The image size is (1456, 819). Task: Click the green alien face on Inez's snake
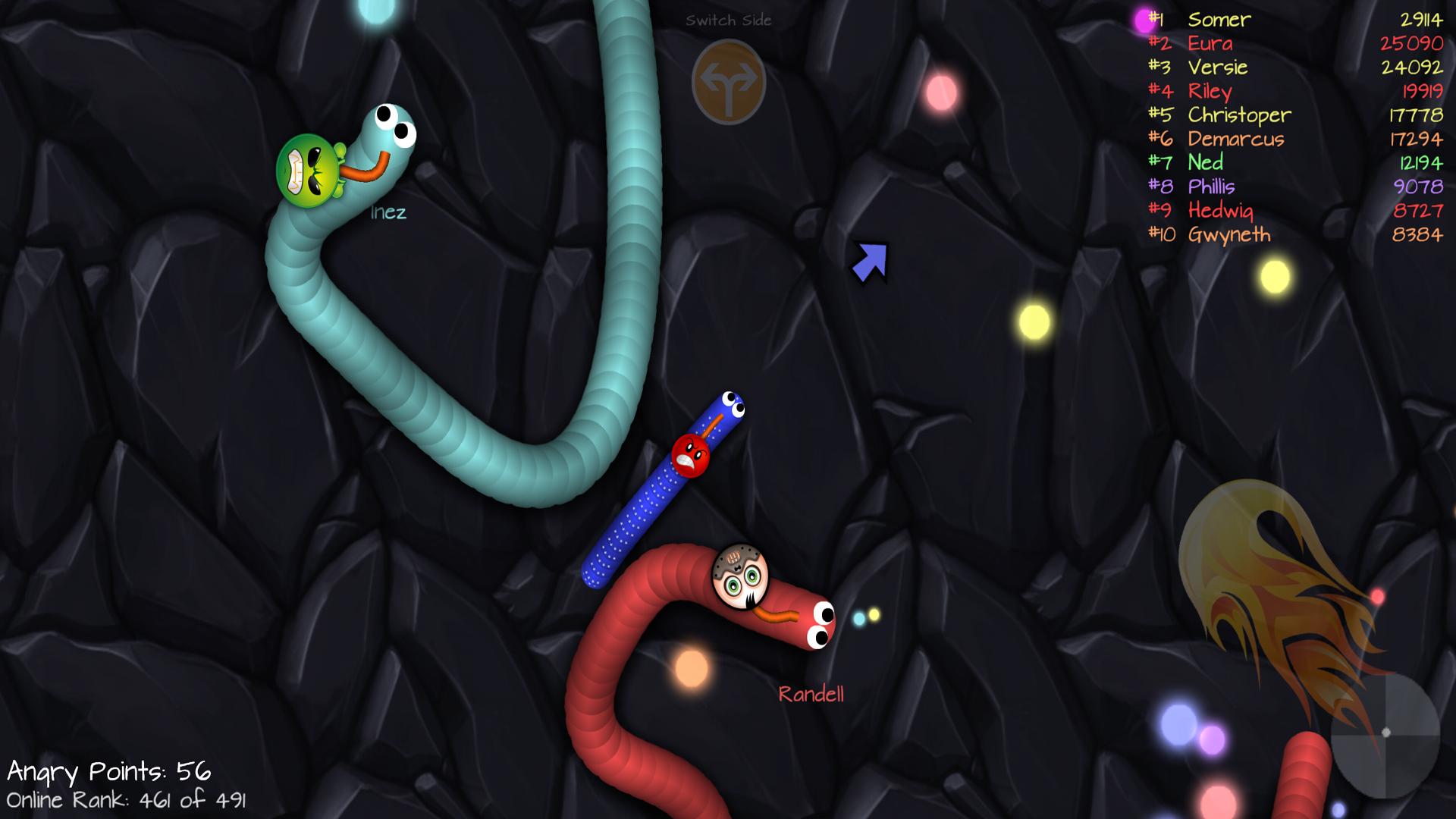[306, 168]
